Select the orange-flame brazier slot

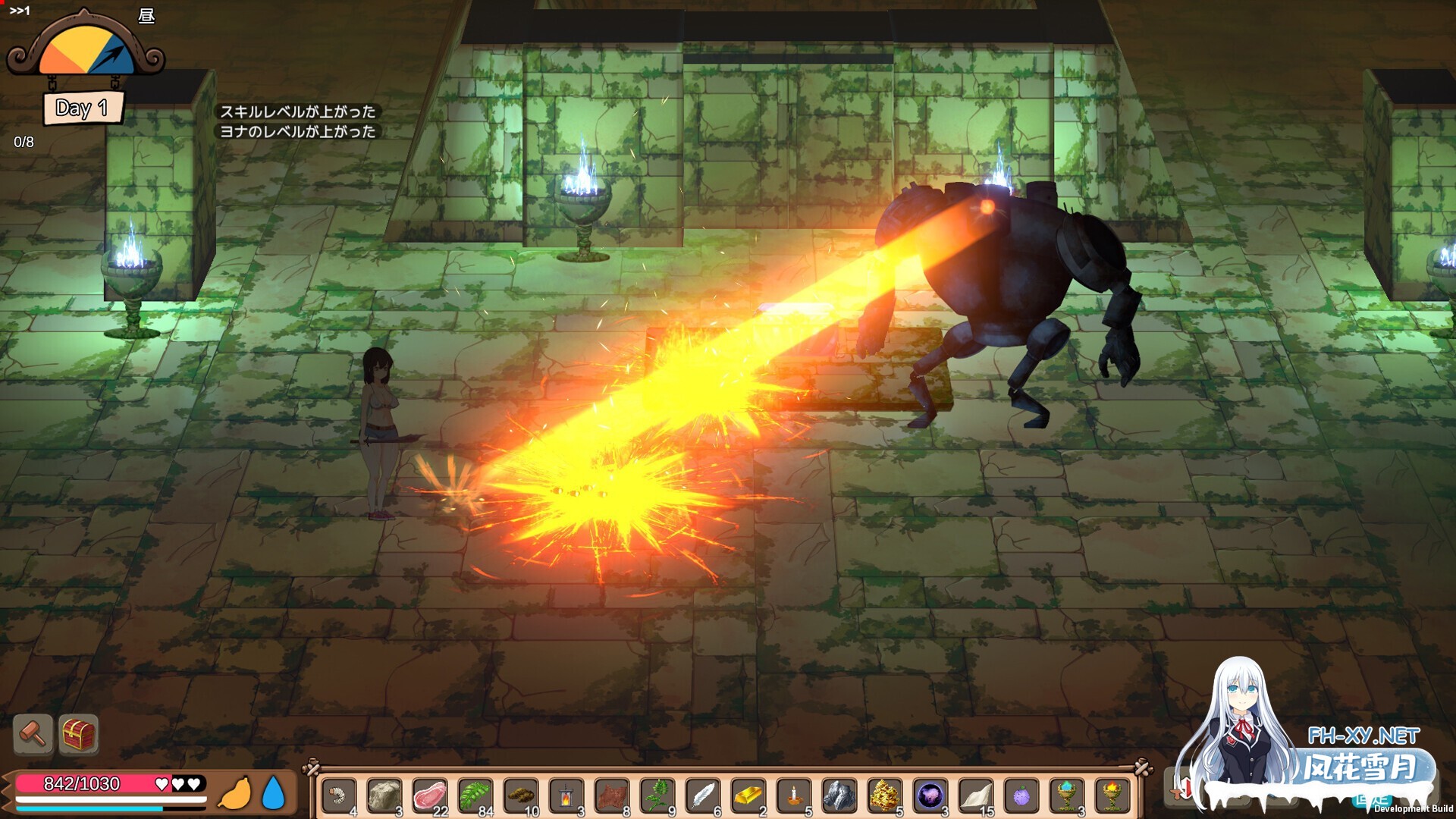tap(1112, 796)
